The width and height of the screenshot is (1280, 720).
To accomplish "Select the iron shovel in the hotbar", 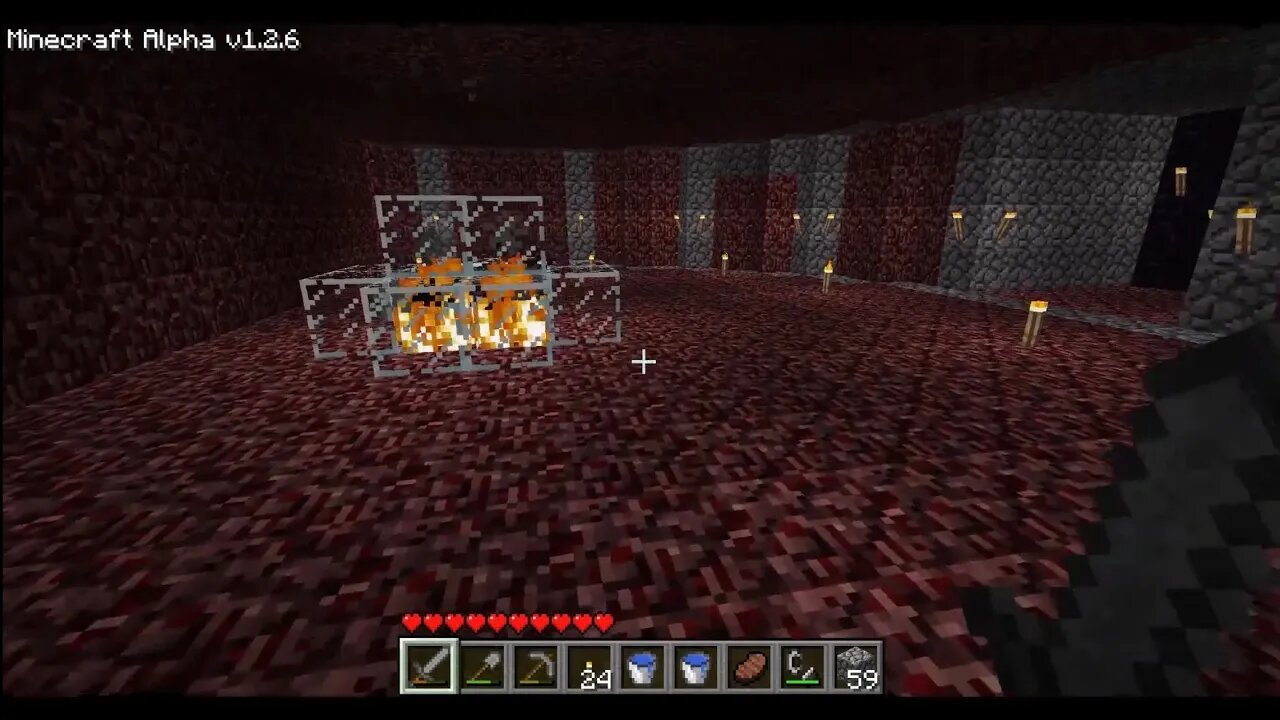I will click(481, 666).
